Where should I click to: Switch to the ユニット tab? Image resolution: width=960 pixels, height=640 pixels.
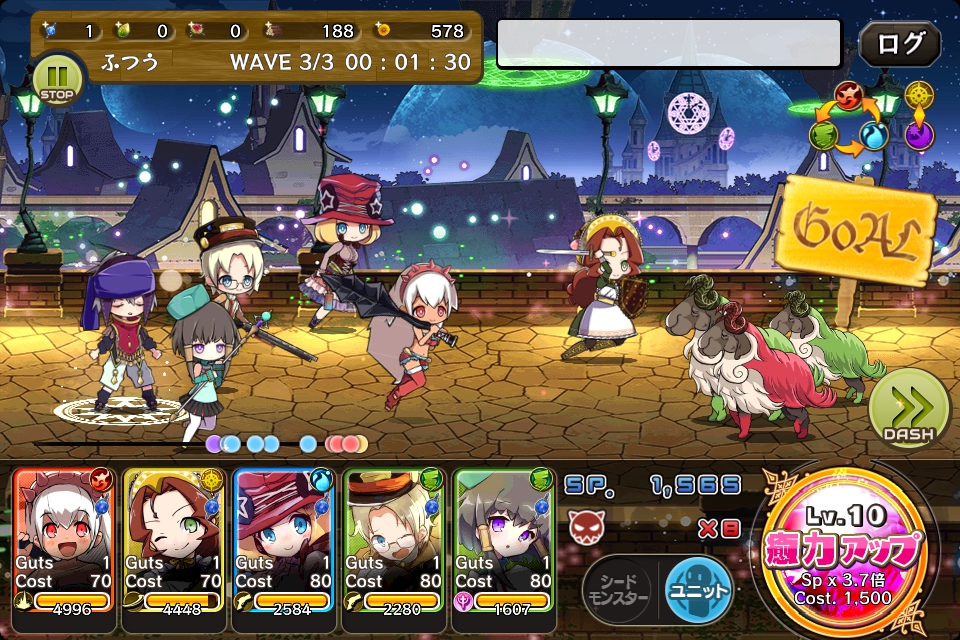tap(699, 587)
